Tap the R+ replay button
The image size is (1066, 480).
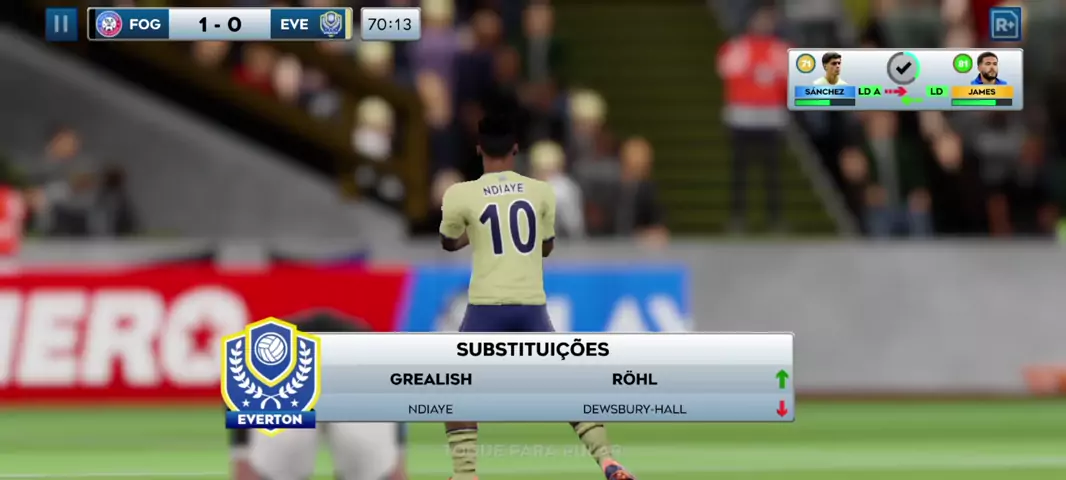click(1004, 24)
